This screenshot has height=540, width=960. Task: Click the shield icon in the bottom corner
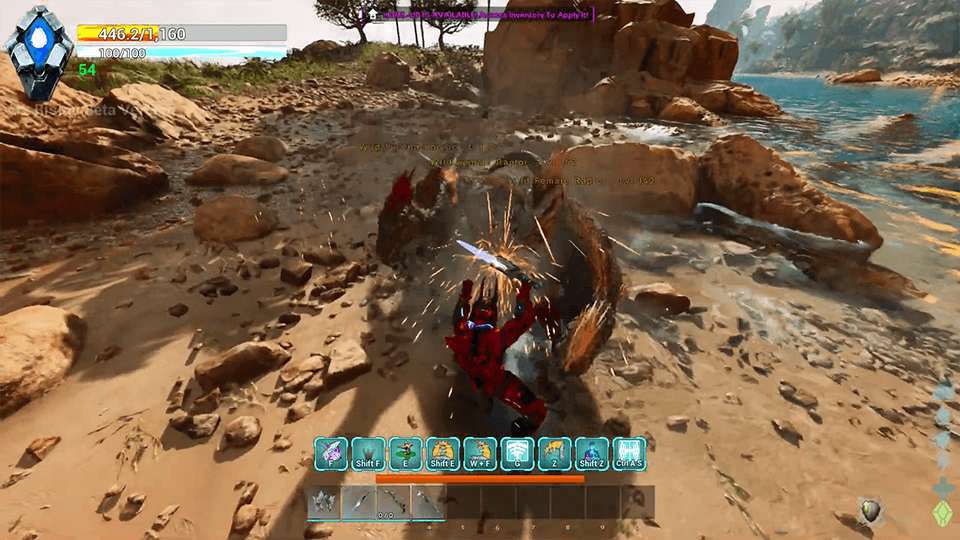tap(870, 511)
